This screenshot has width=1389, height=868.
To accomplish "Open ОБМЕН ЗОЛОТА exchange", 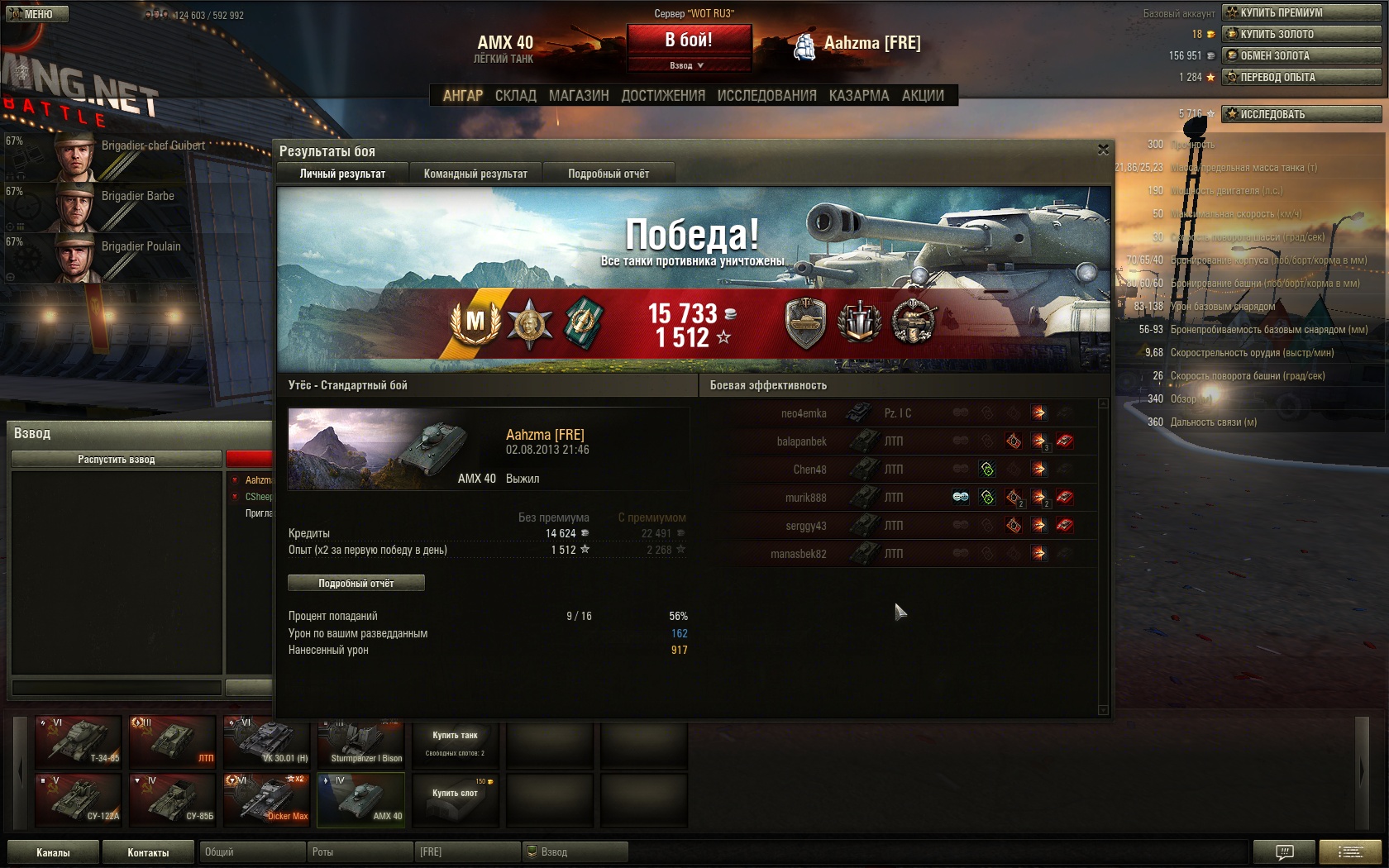I will click(1301, 55).
